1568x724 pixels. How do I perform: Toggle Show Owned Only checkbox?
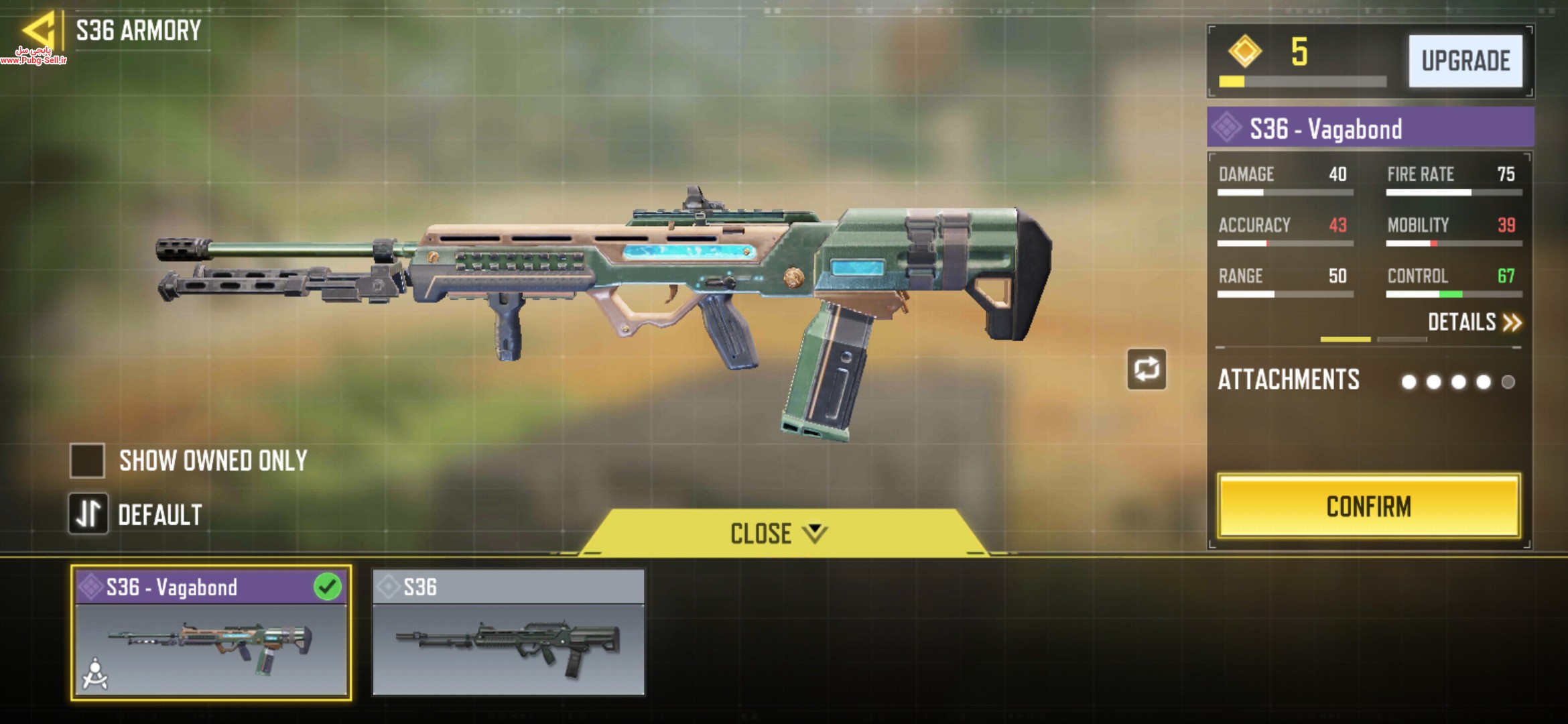click(x=88, y=461)
